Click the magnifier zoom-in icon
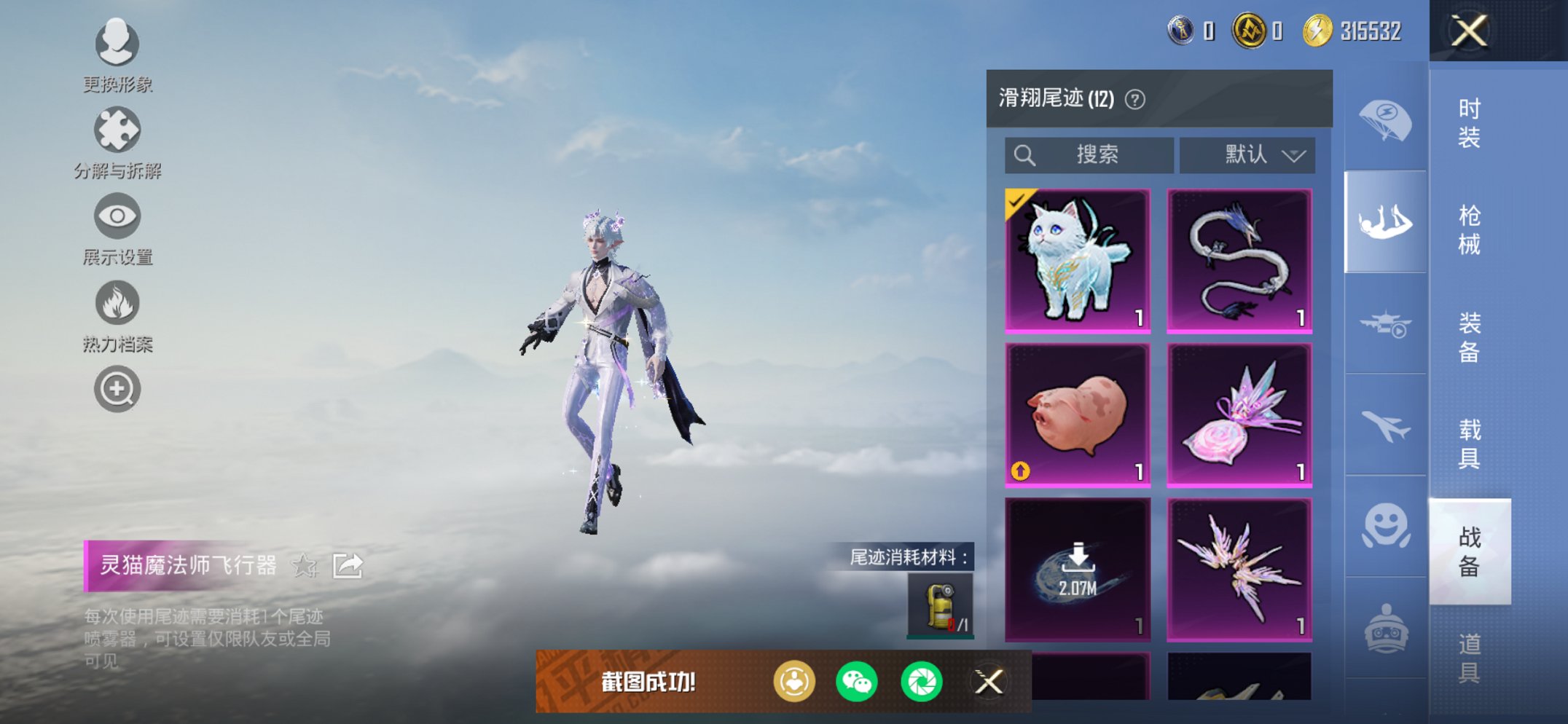 [117, 388]
